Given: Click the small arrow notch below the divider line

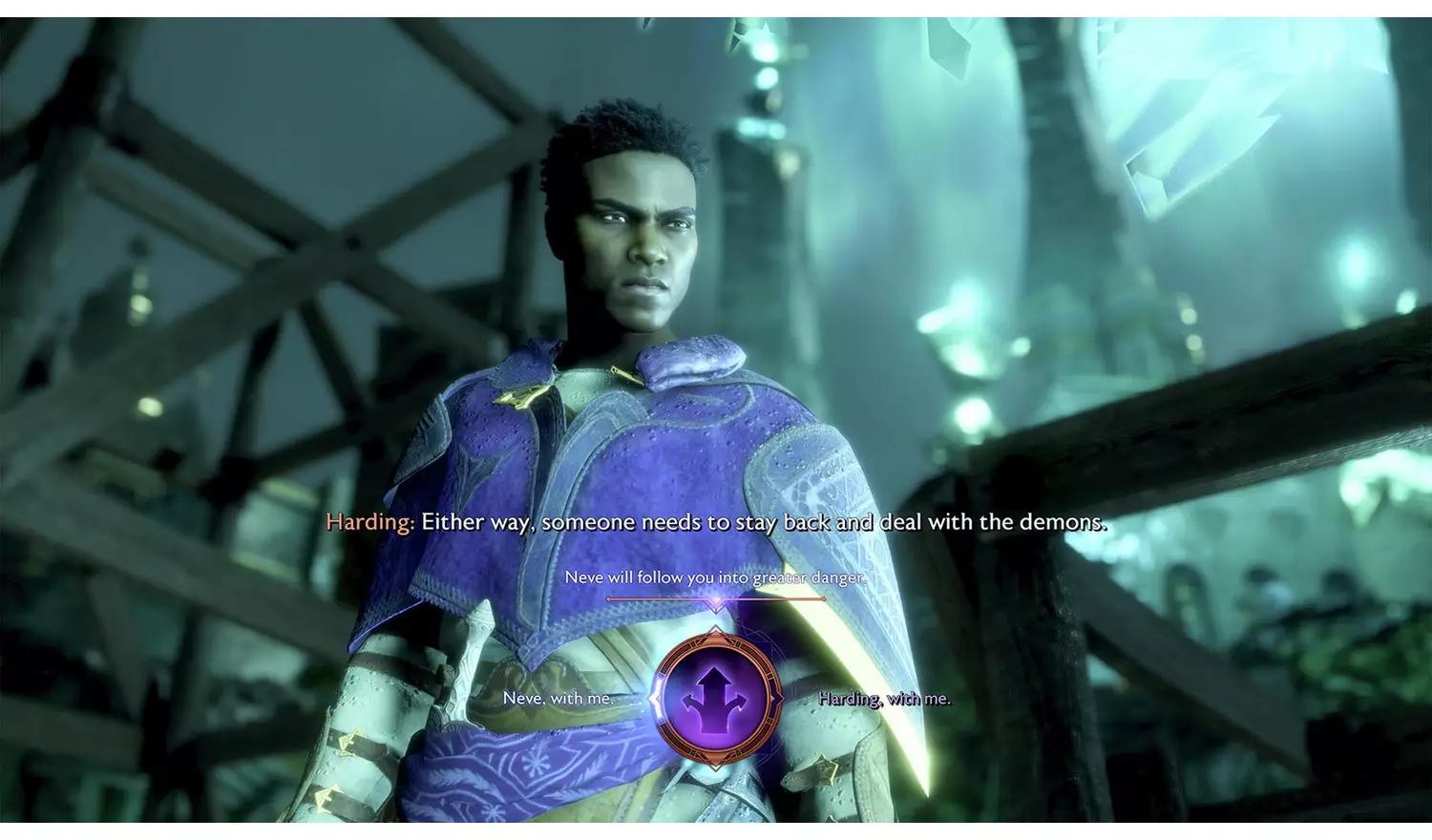Looking at the screenshot, I should click(715, 608).
